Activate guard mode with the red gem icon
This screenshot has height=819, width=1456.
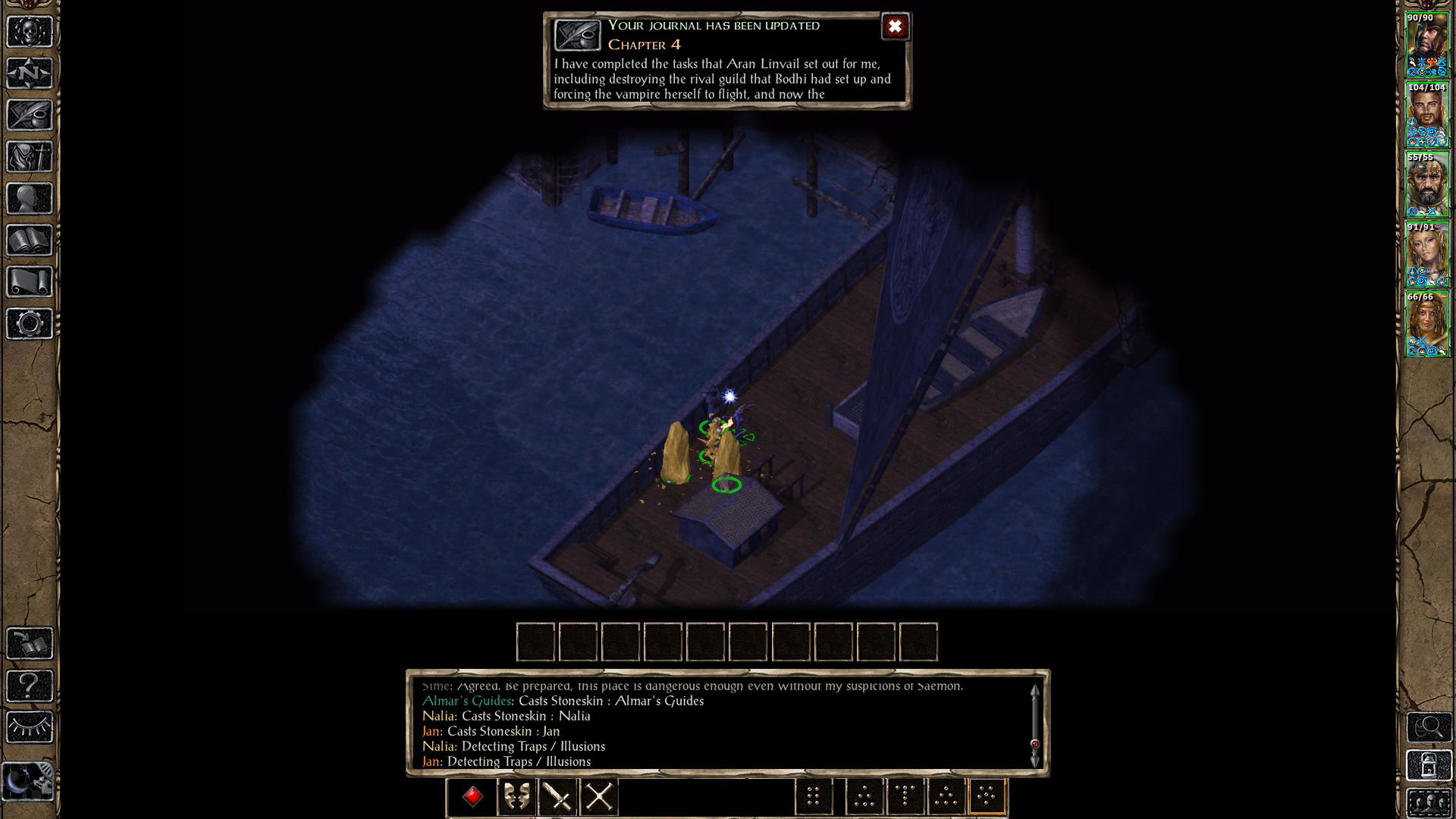coord(472,796)
